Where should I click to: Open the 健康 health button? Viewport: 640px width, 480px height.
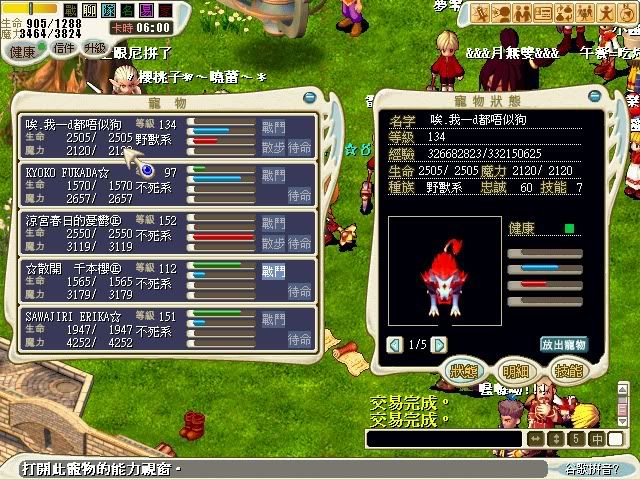21,51
